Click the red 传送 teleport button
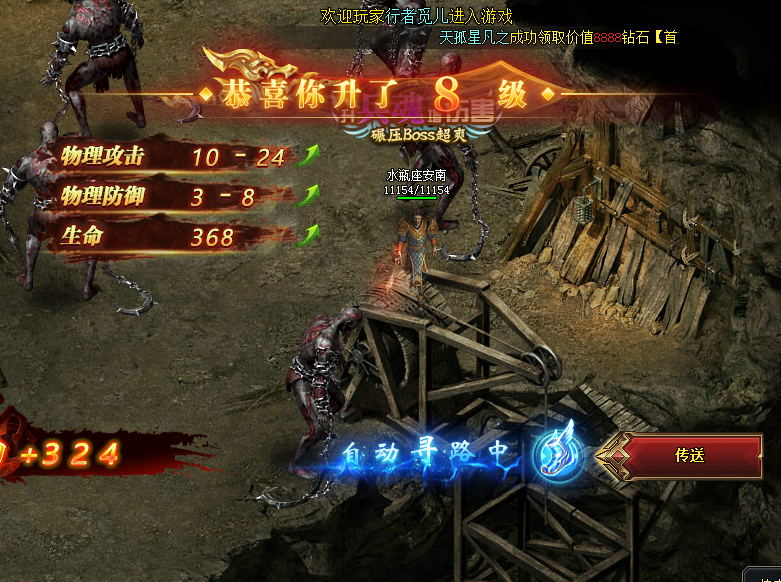Image resolution: width=781 pixels, height=582 pixels. pos(689,456)
